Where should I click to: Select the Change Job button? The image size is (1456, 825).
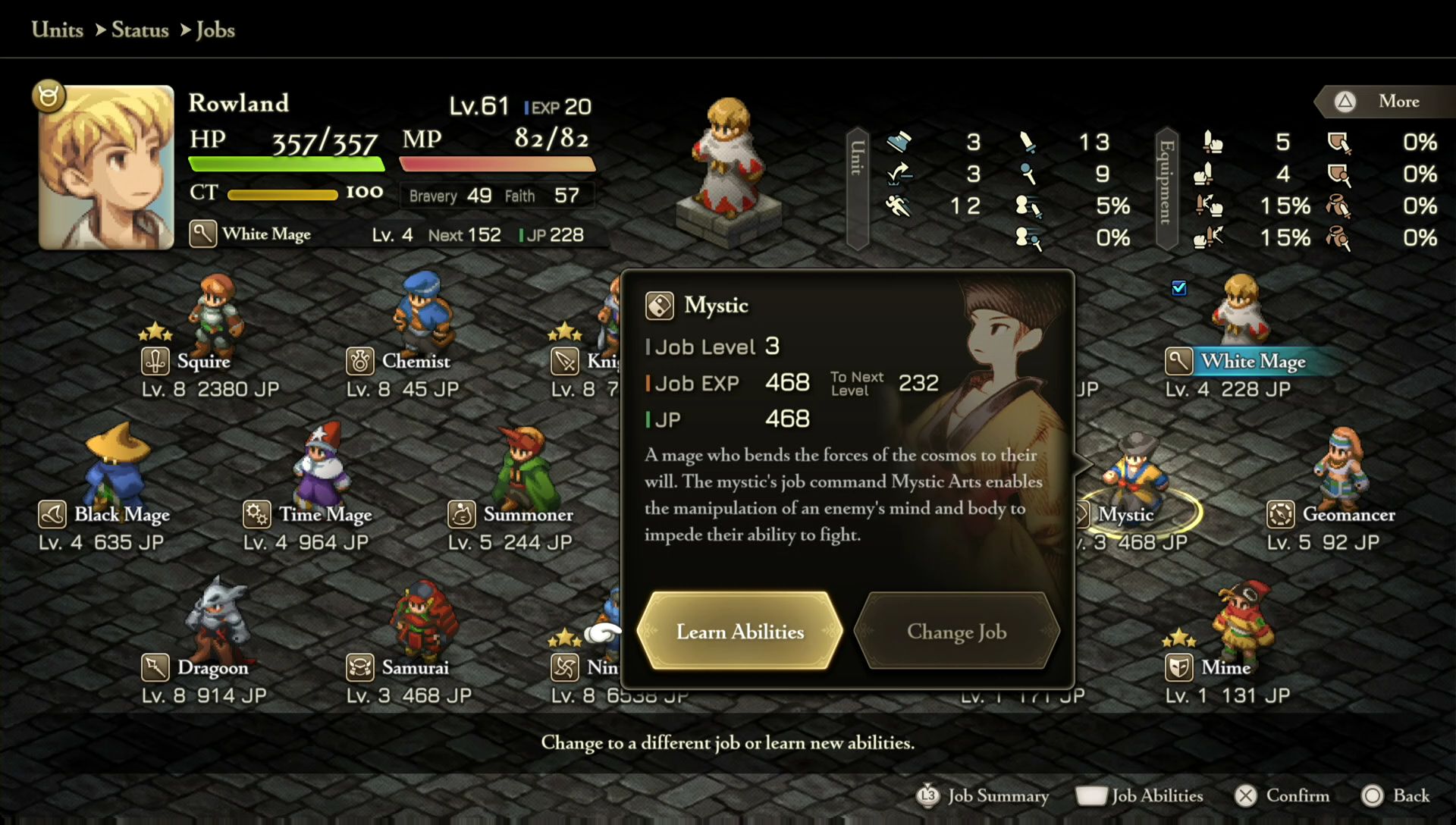(x=956, y=631)
